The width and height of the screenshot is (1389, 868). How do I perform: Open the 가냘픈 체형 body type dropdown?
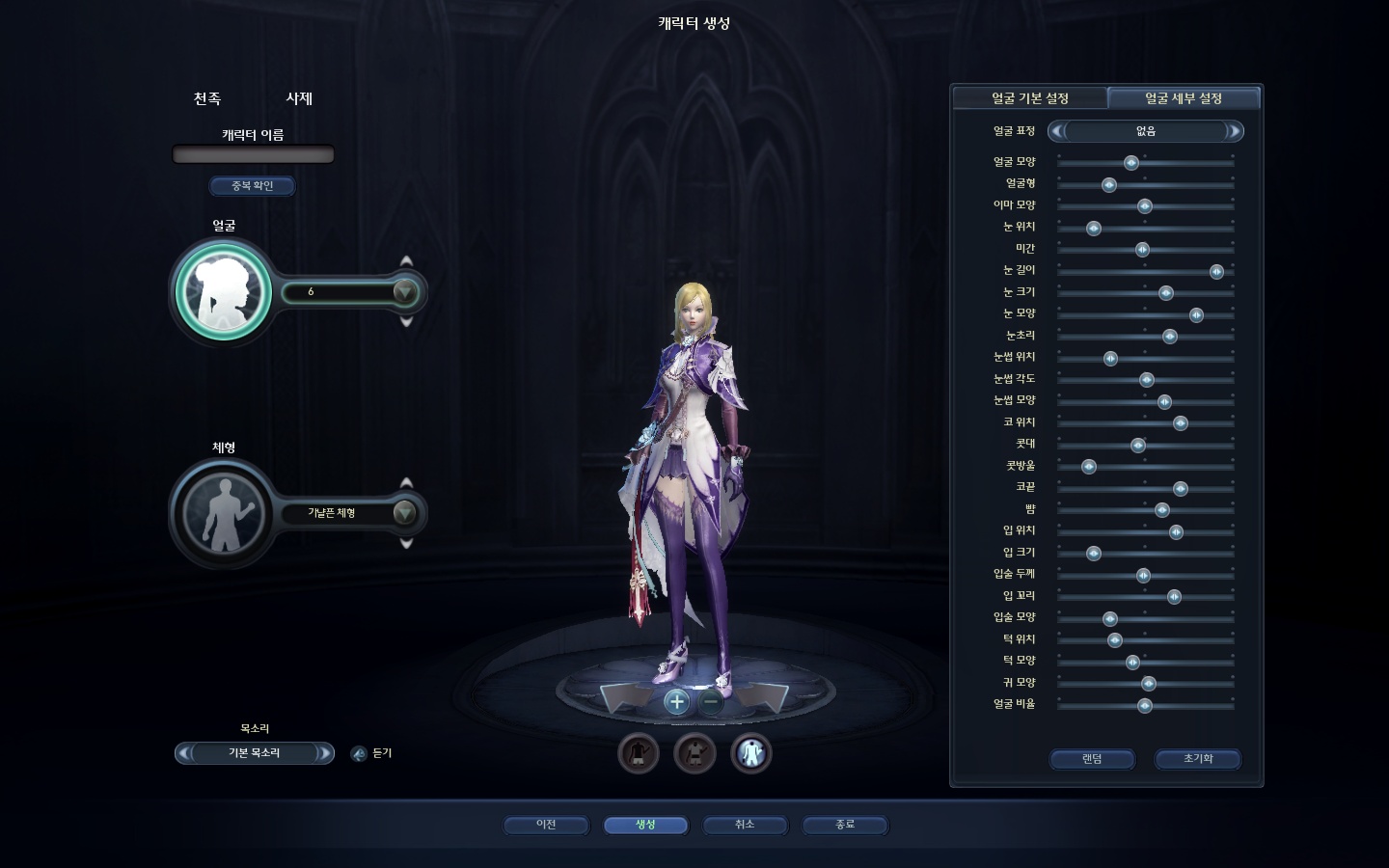point(404,513)
